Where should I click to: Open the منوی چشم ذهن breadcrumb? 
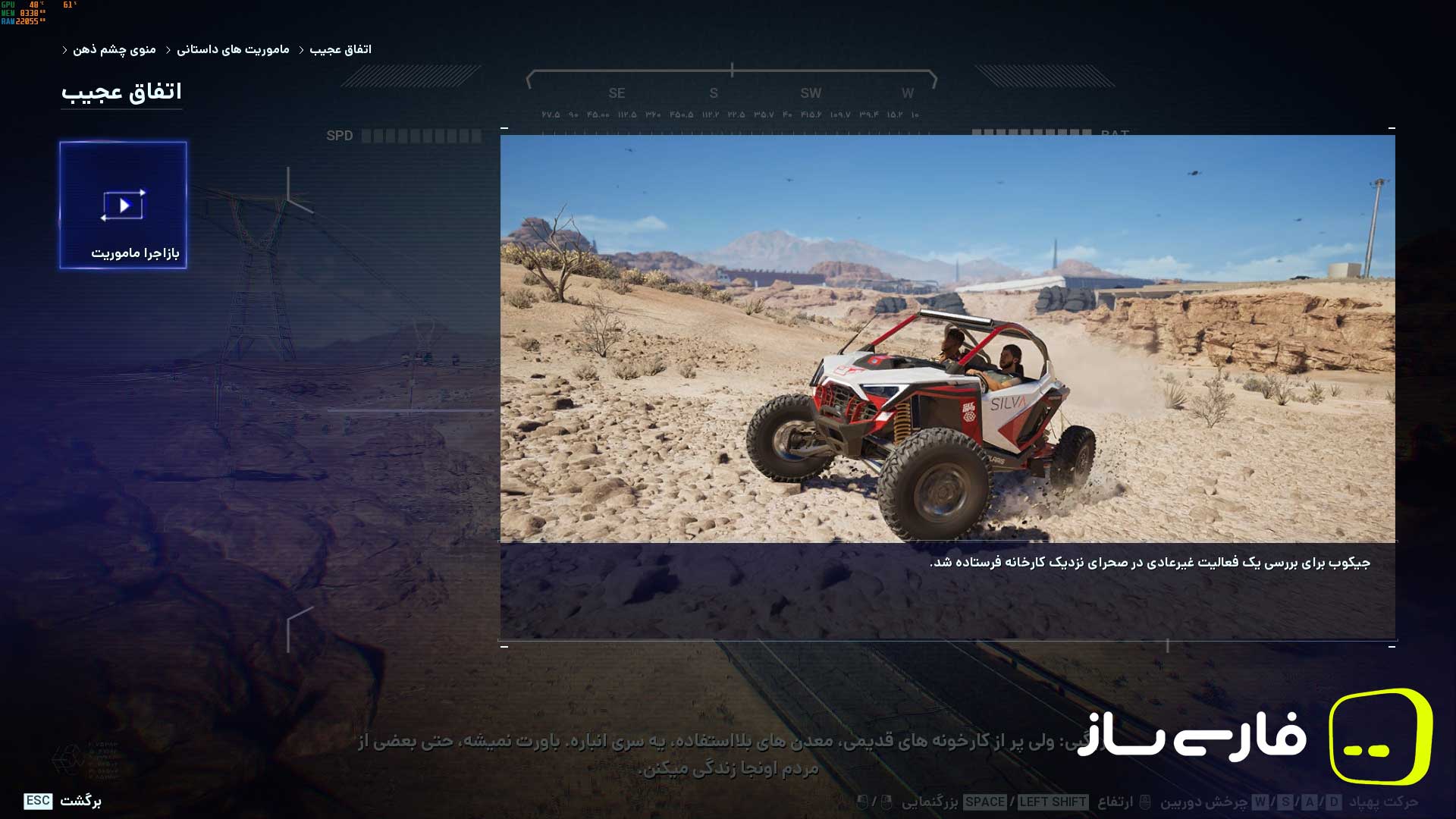114,49
